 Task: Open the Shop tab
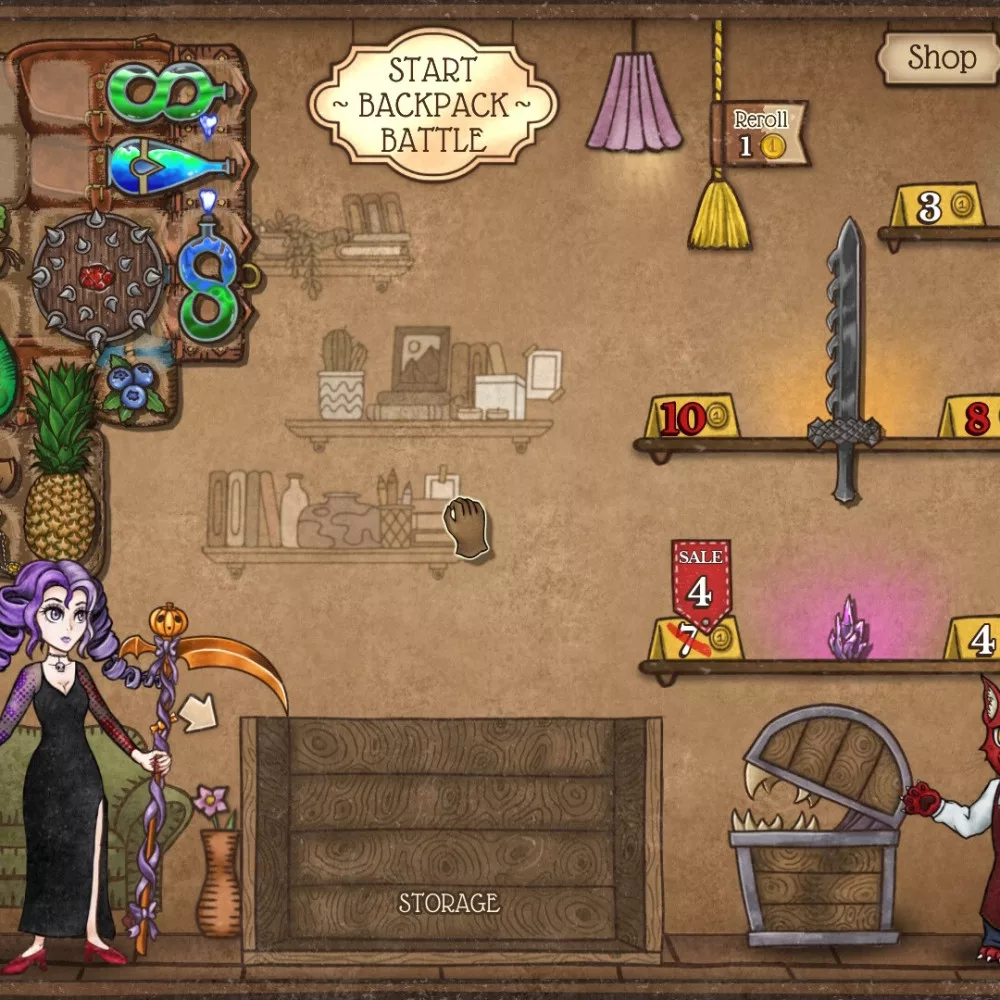(x=939, y=59)
